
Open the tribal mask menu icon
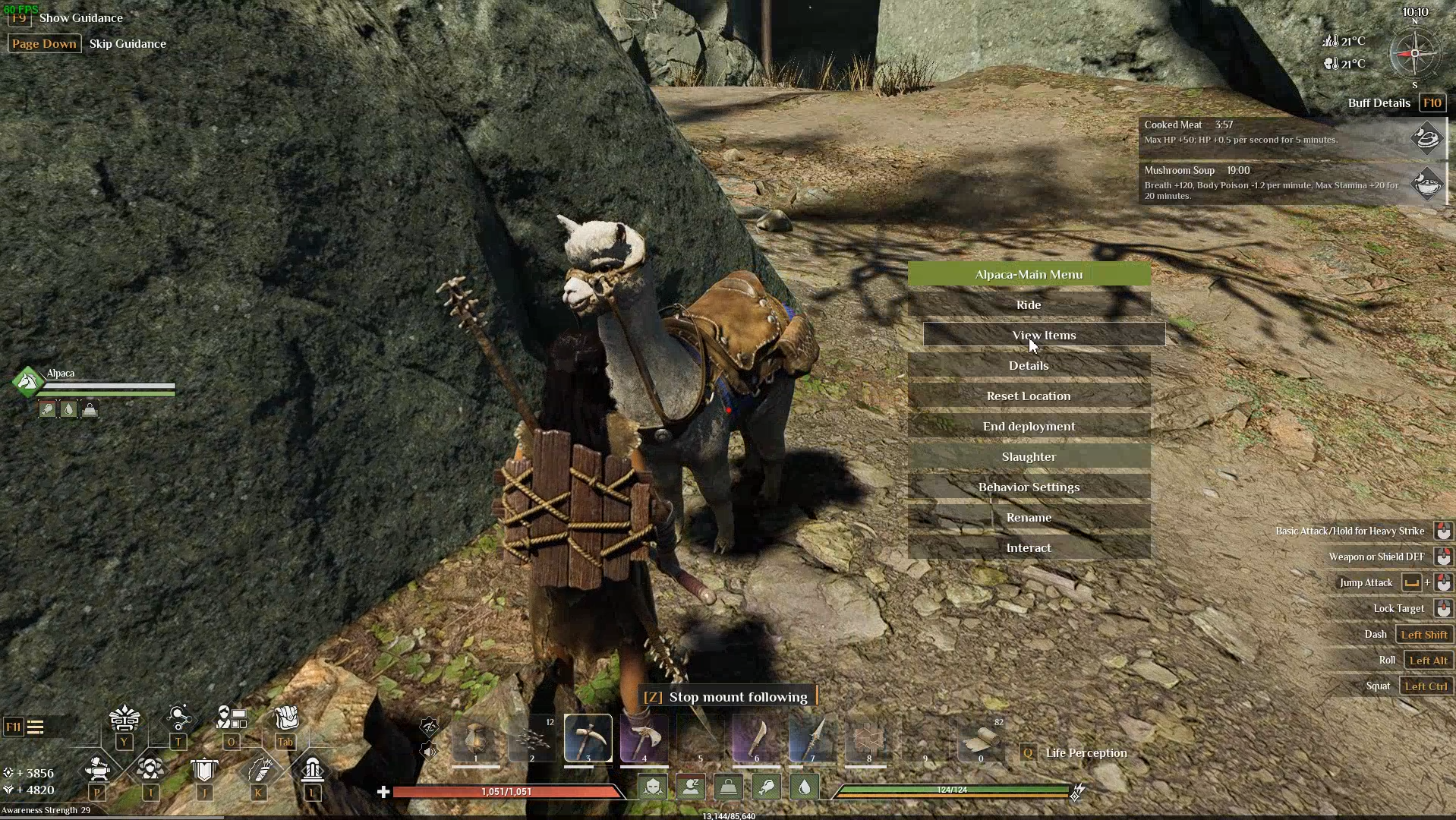124,718
